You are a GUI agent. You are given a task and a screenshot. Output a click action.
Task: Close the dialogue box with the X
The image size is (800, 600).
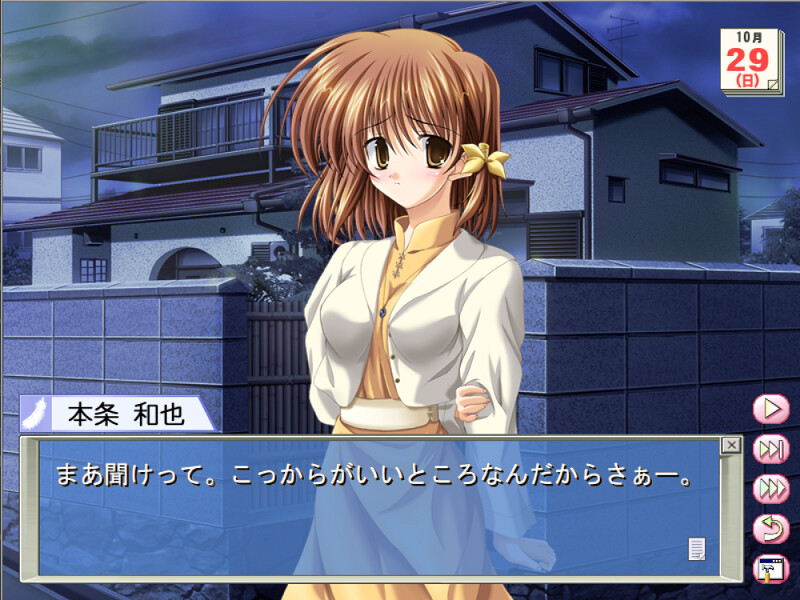(x=731, y=445)
